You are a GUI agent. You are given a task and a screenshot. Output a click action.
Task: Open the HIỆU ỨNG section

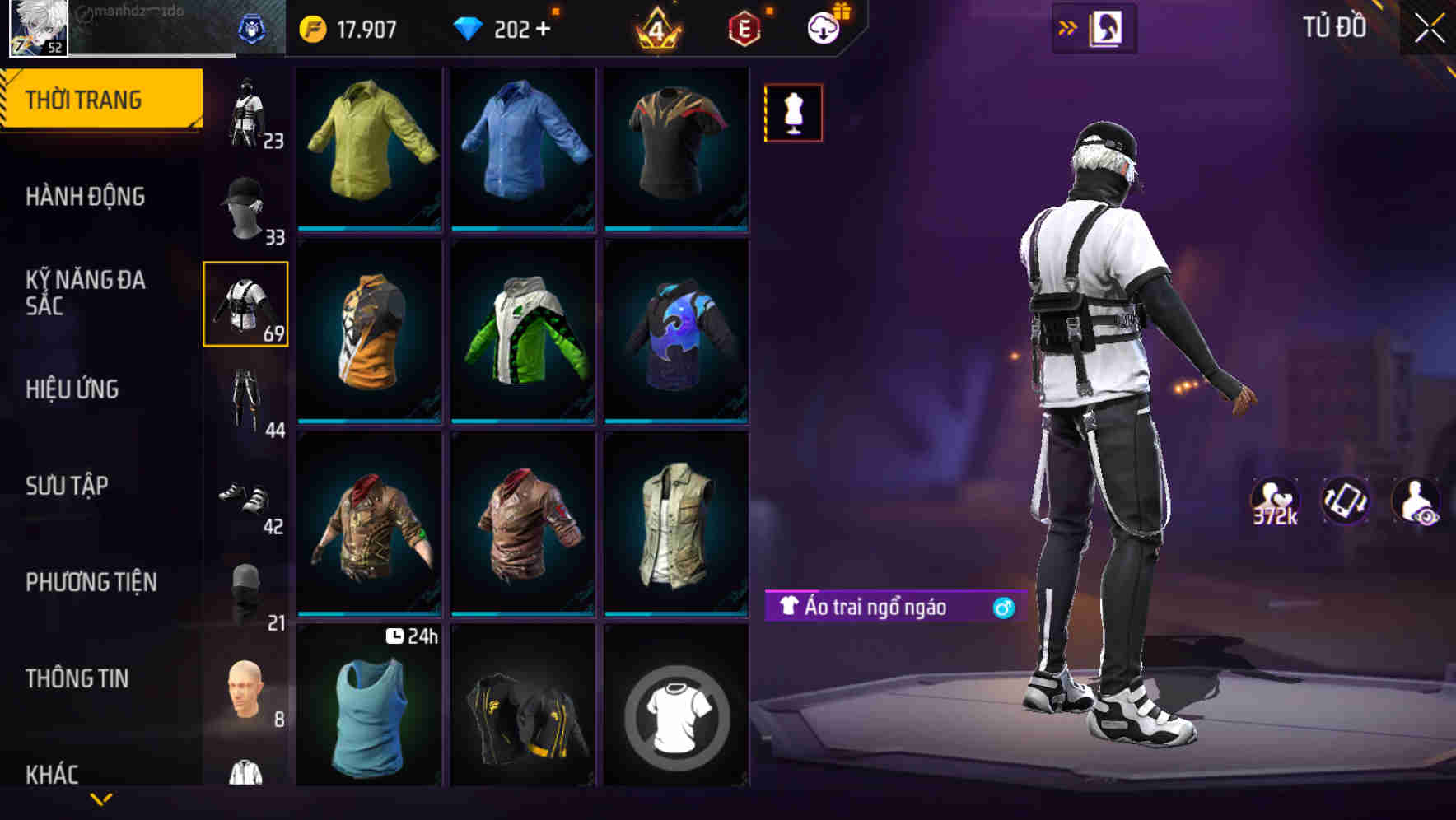click(x=74, y=389)
